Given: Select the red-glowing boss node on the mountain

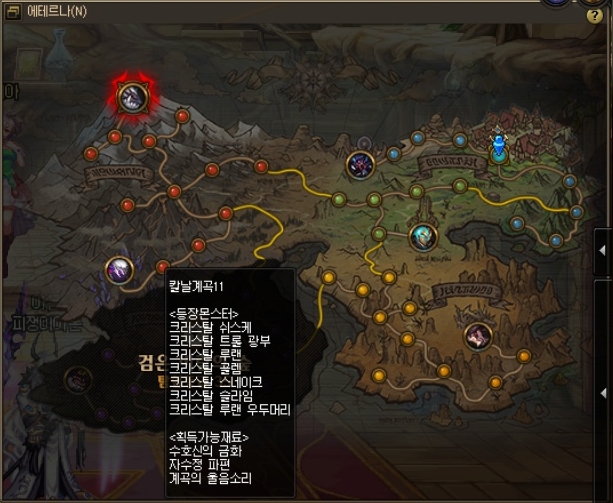Looking at the screenshot, I should pos(132,96).
